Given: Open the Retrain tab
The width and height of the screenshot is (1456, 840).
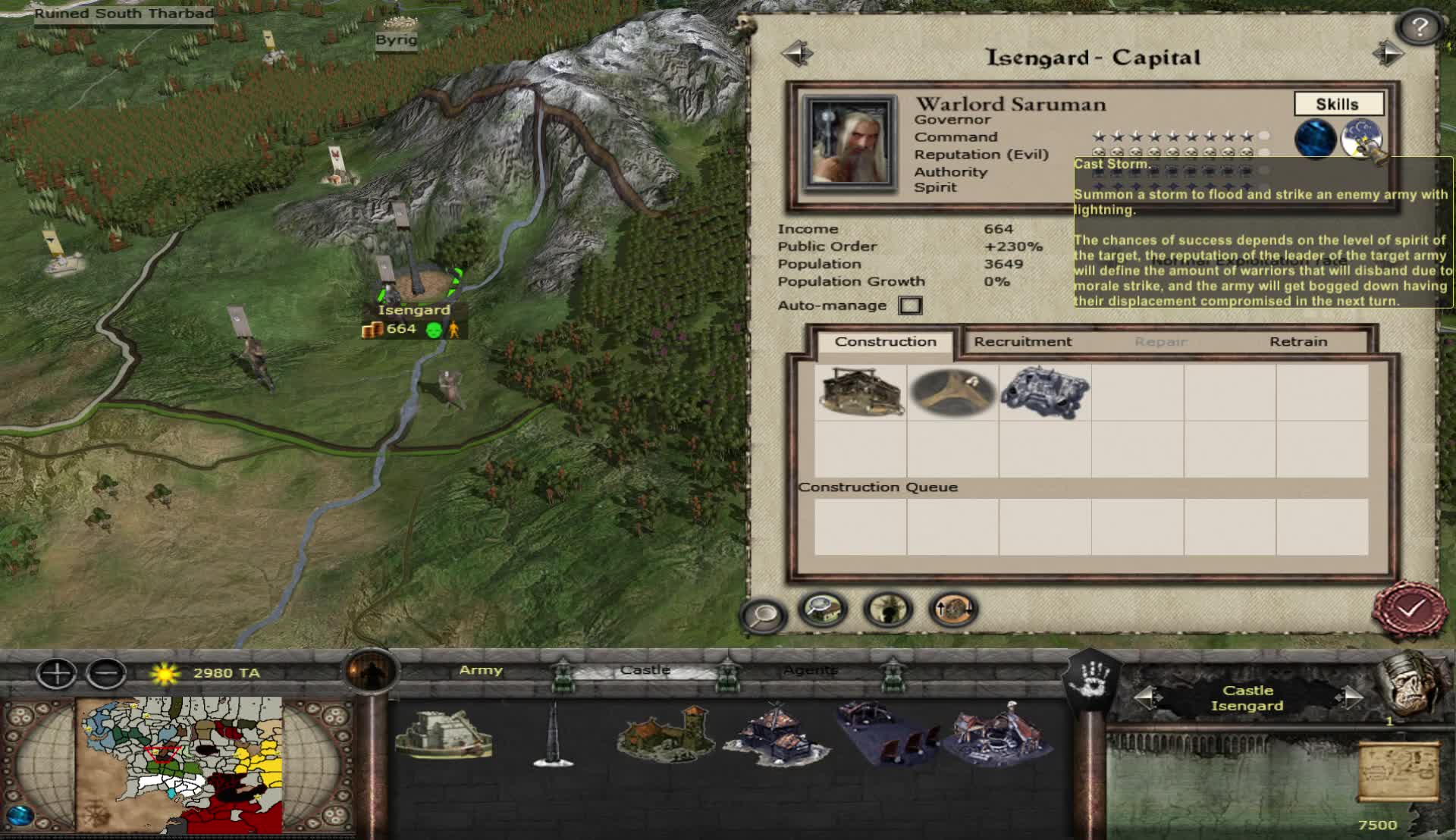Looking at the screenshot, I should point(1300,341).
